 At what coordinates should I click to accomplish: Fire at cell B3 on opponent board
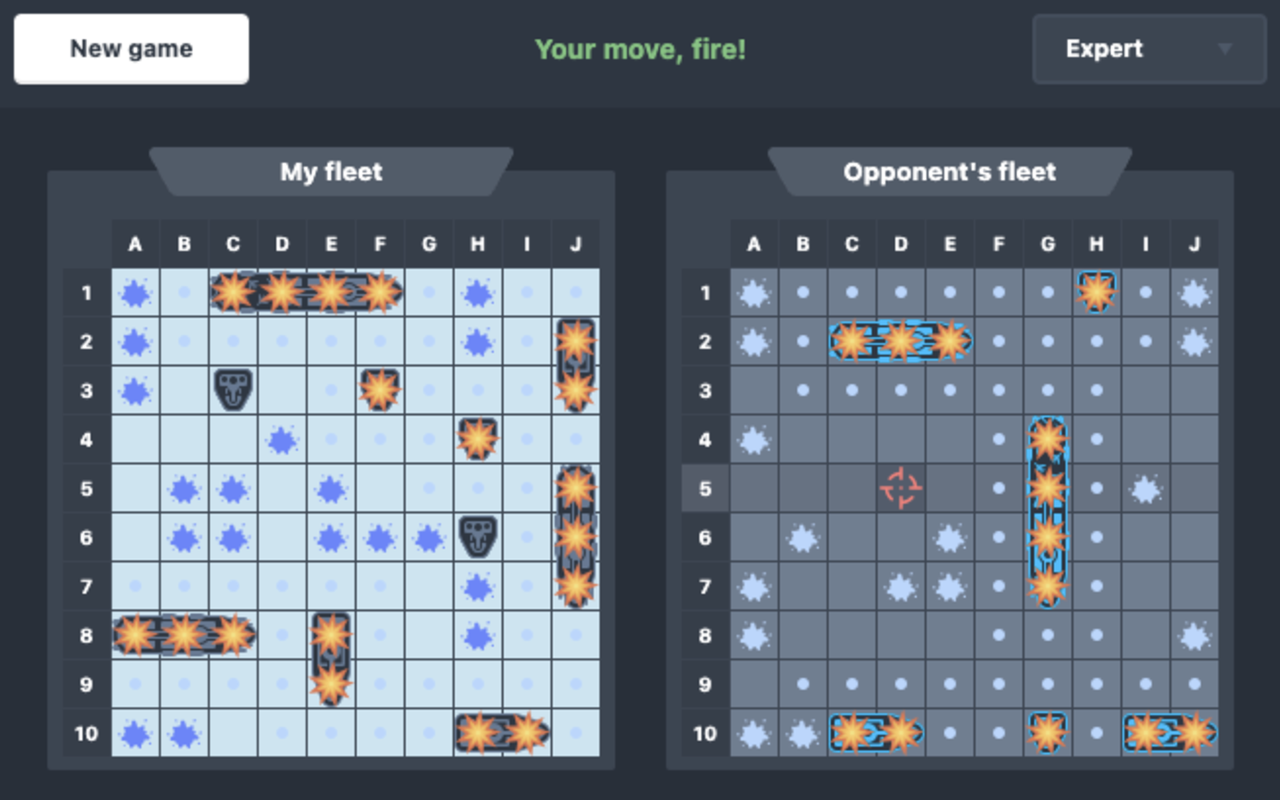coord(802,390)
